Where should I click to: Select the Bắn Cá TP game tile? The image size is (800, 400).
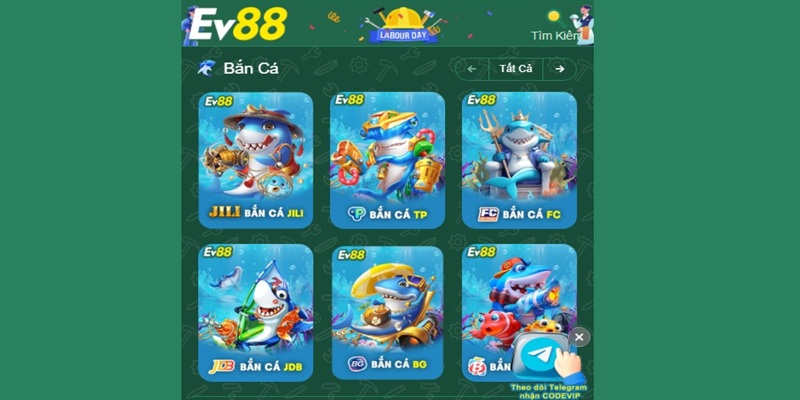(x=387, y=160)
